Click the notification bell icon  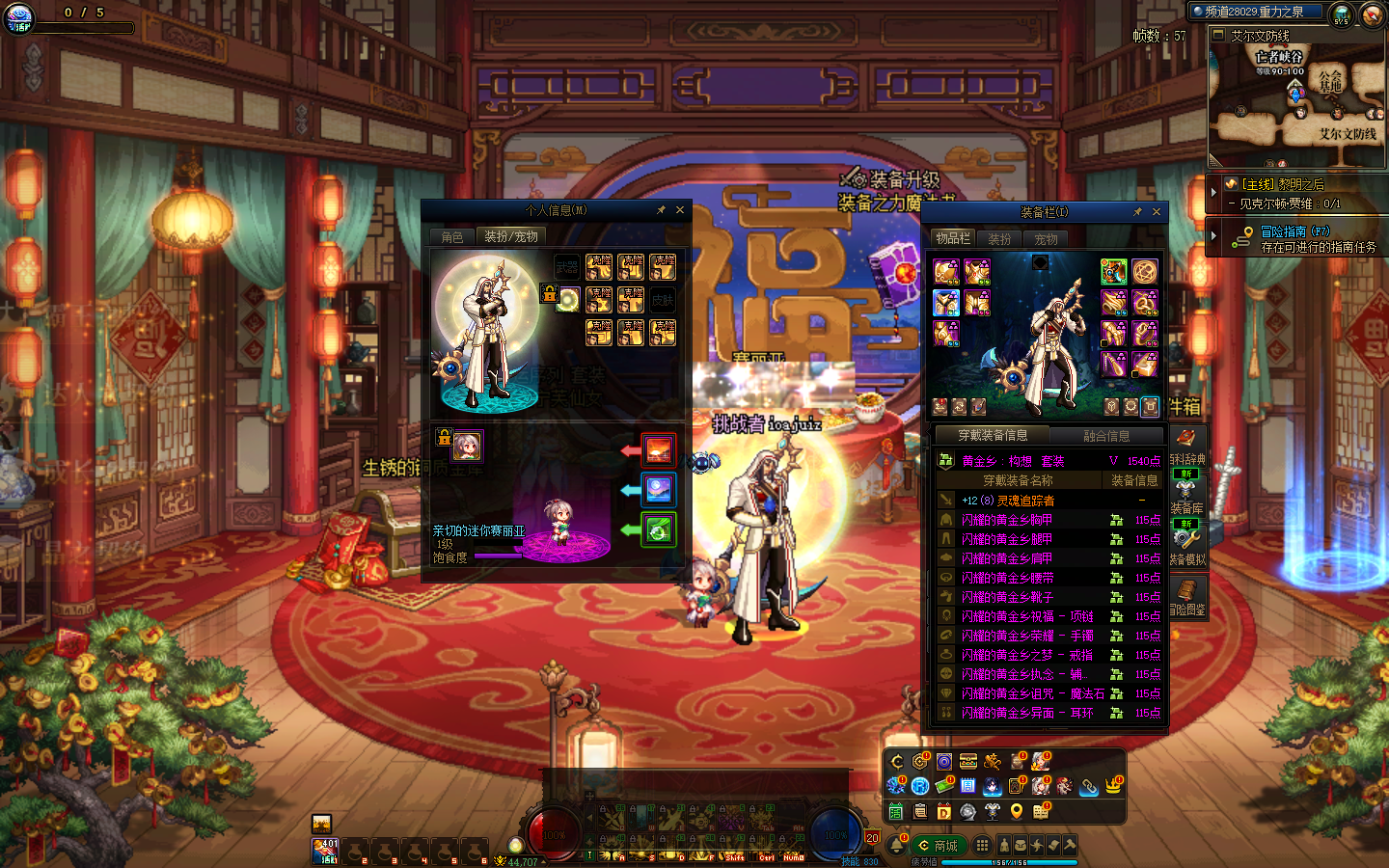[x=897, y=846]
